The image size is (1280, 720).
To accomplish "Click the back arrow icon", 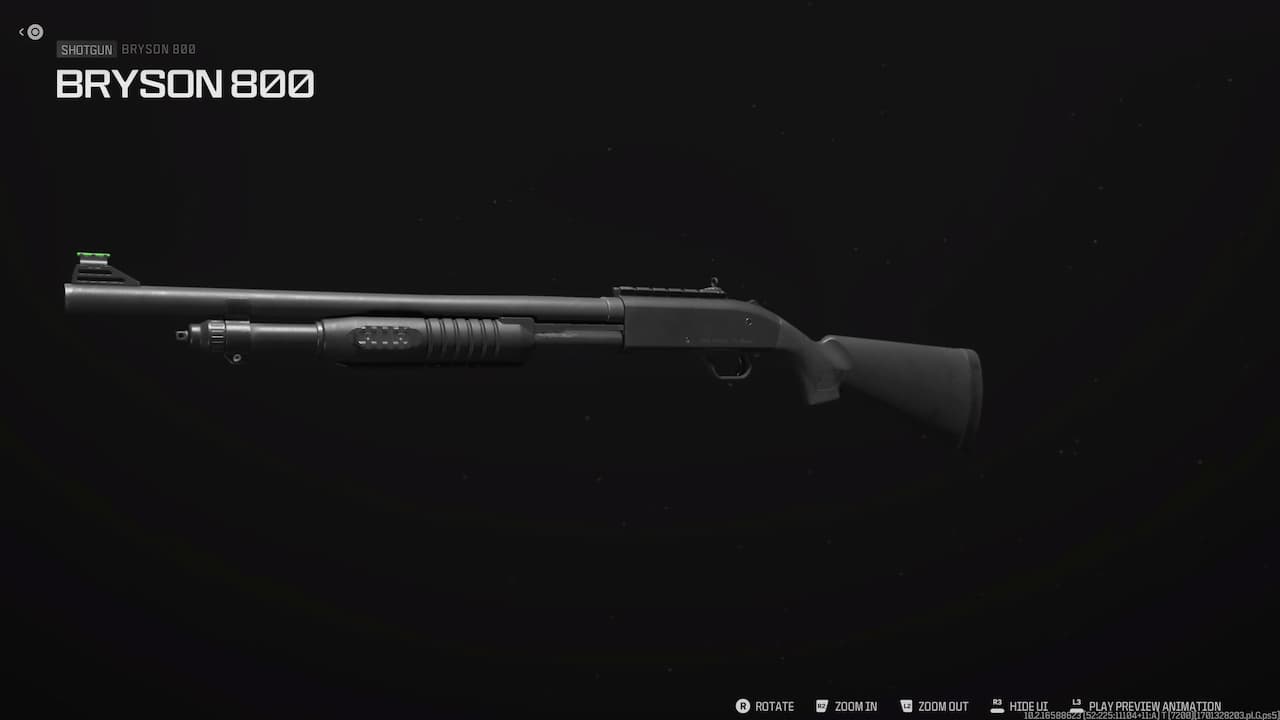I will pyautogui.click(x=22, y=31).
